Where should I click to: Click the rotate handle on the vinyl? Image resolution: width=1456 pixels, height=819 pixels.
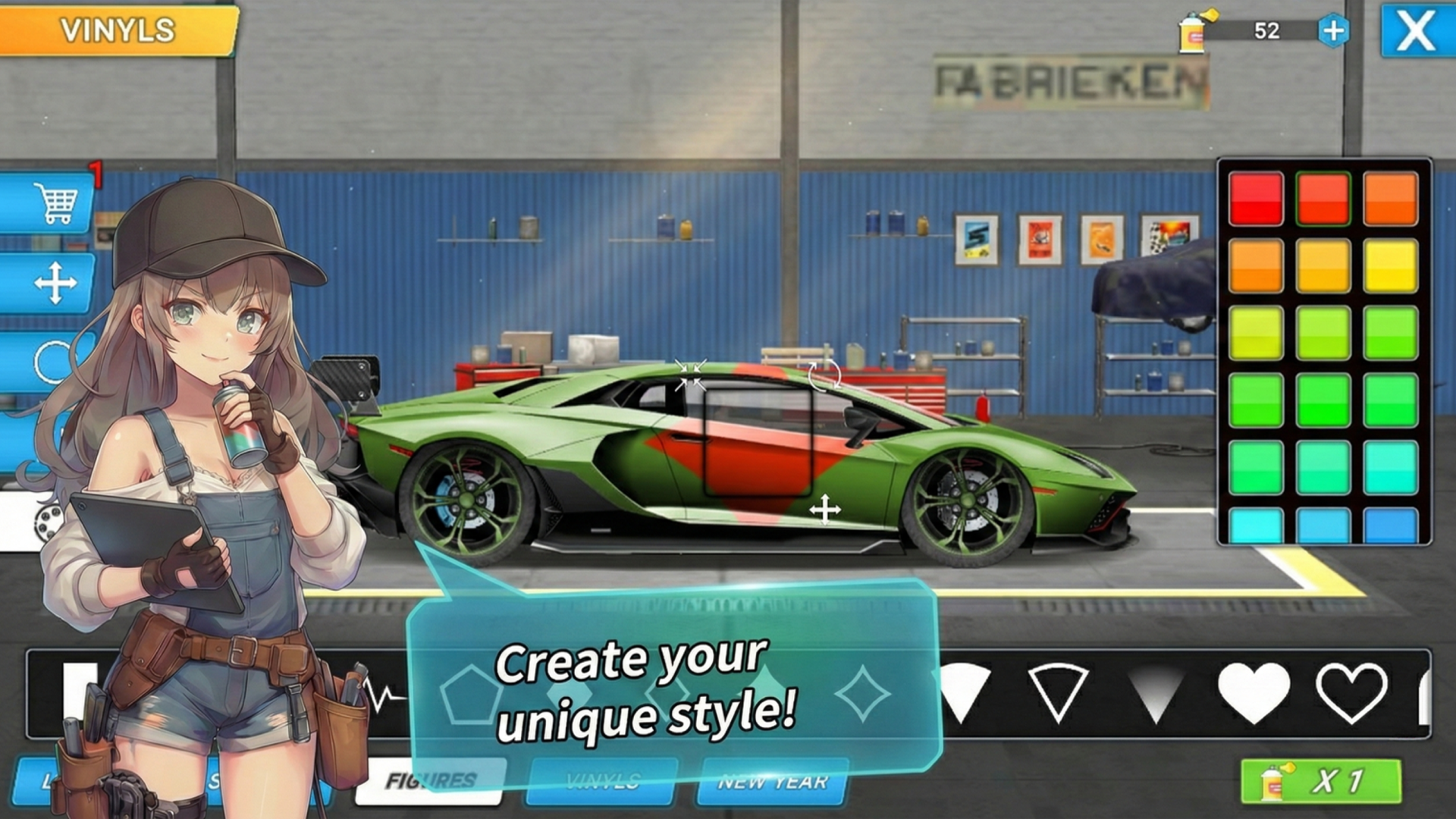pos(824,374)
